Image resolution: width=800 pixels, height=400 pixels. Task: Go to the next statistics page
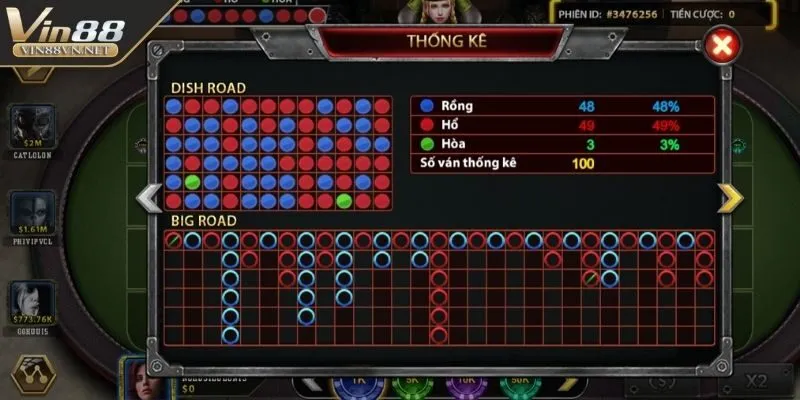731,197
